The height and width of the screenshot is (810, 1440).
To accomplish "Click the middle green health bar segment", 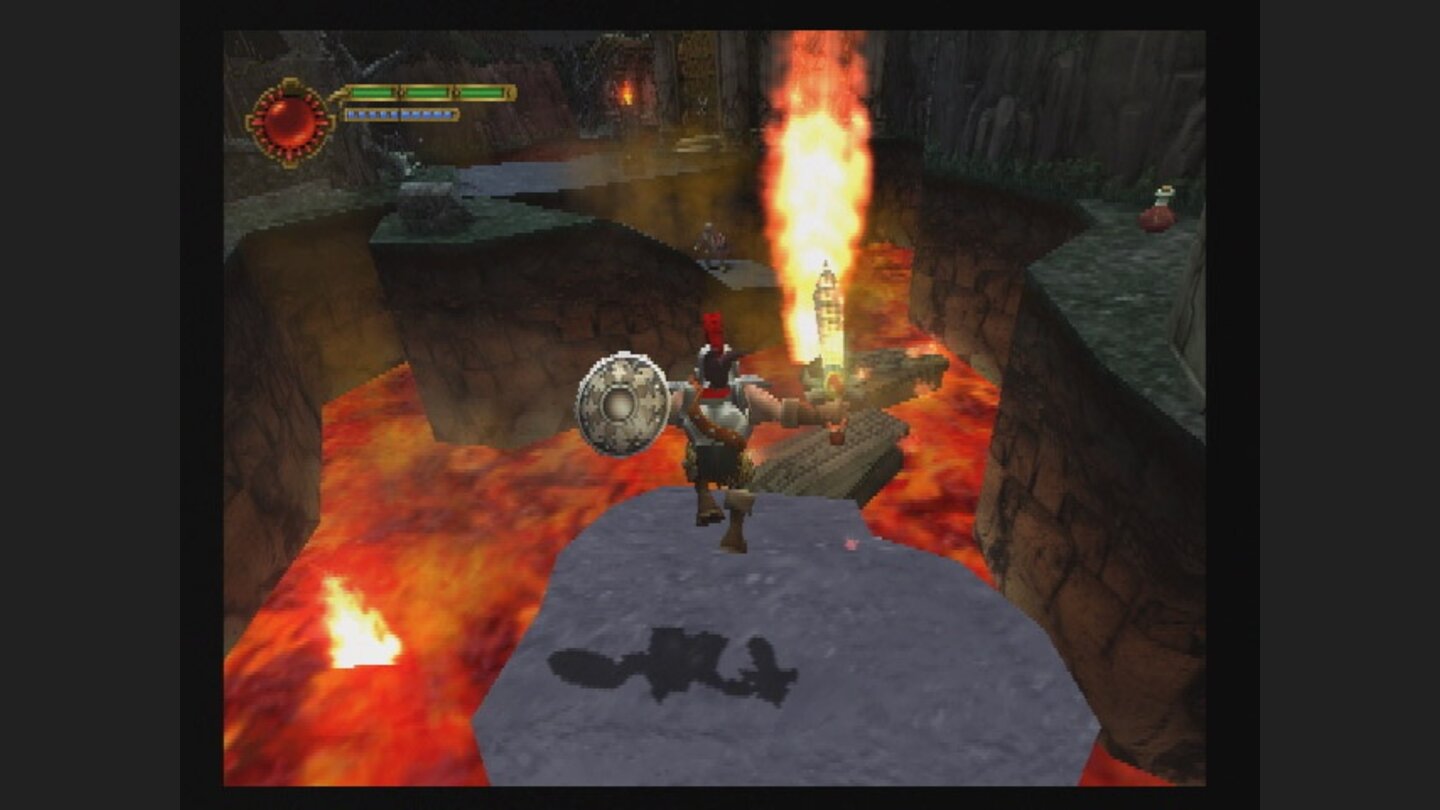I will (x=426, y=92).
